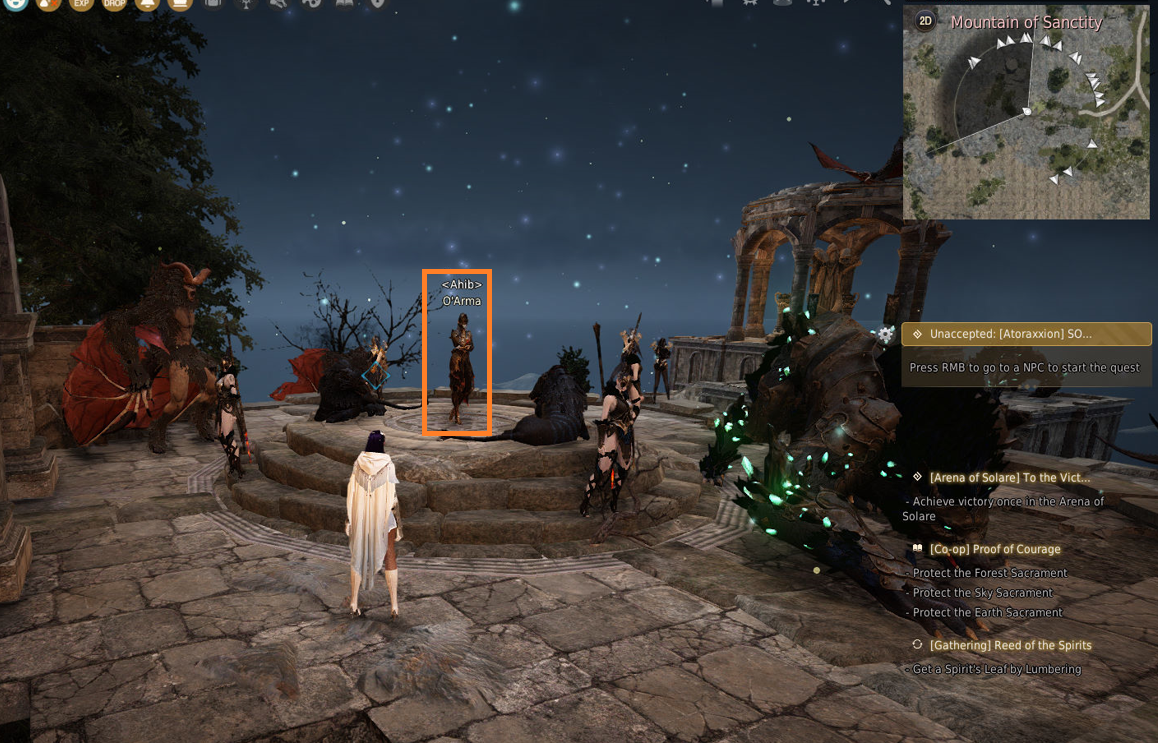This screenshot has width=1158, height=743.
Task: Click the EXP buff icon
Action: point(81,4)
